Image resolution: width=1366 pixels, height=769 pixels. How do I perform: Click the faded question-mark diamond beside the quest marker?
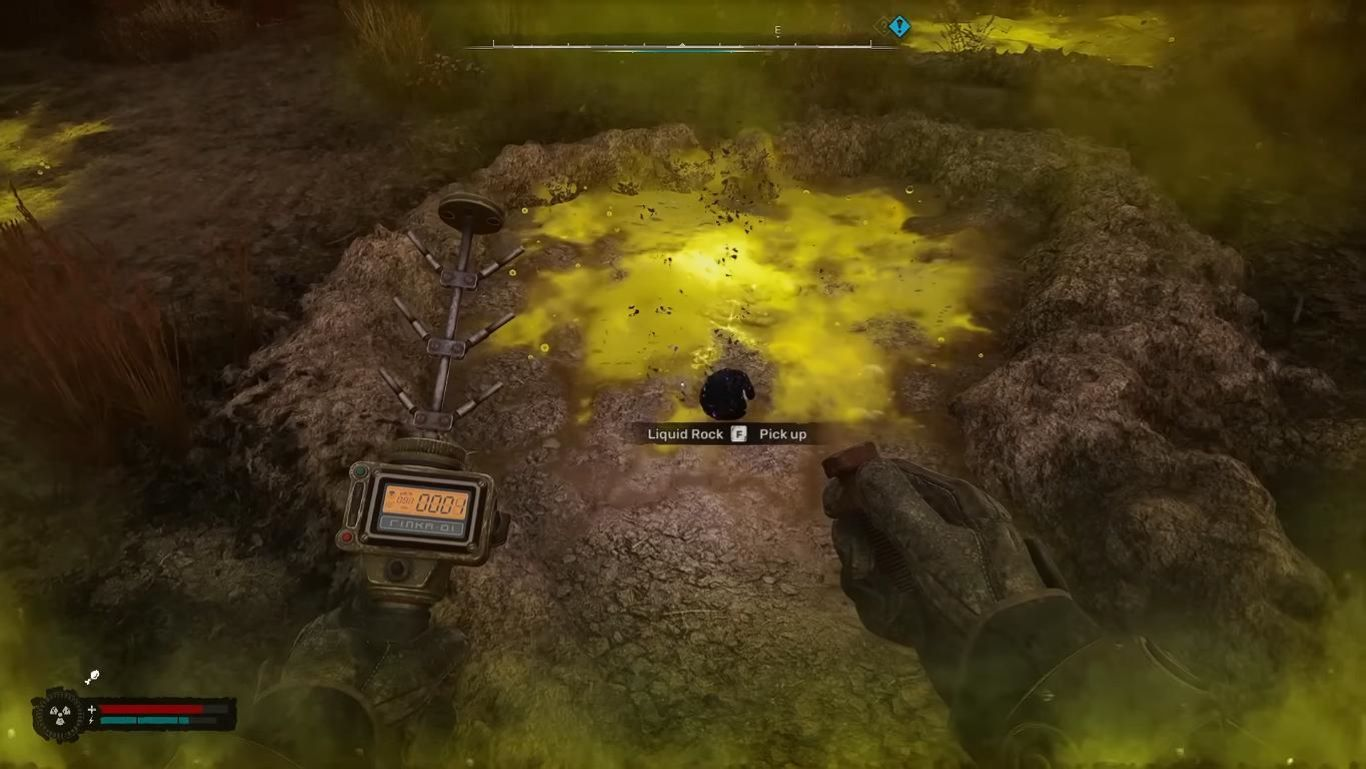coord(882,25)
